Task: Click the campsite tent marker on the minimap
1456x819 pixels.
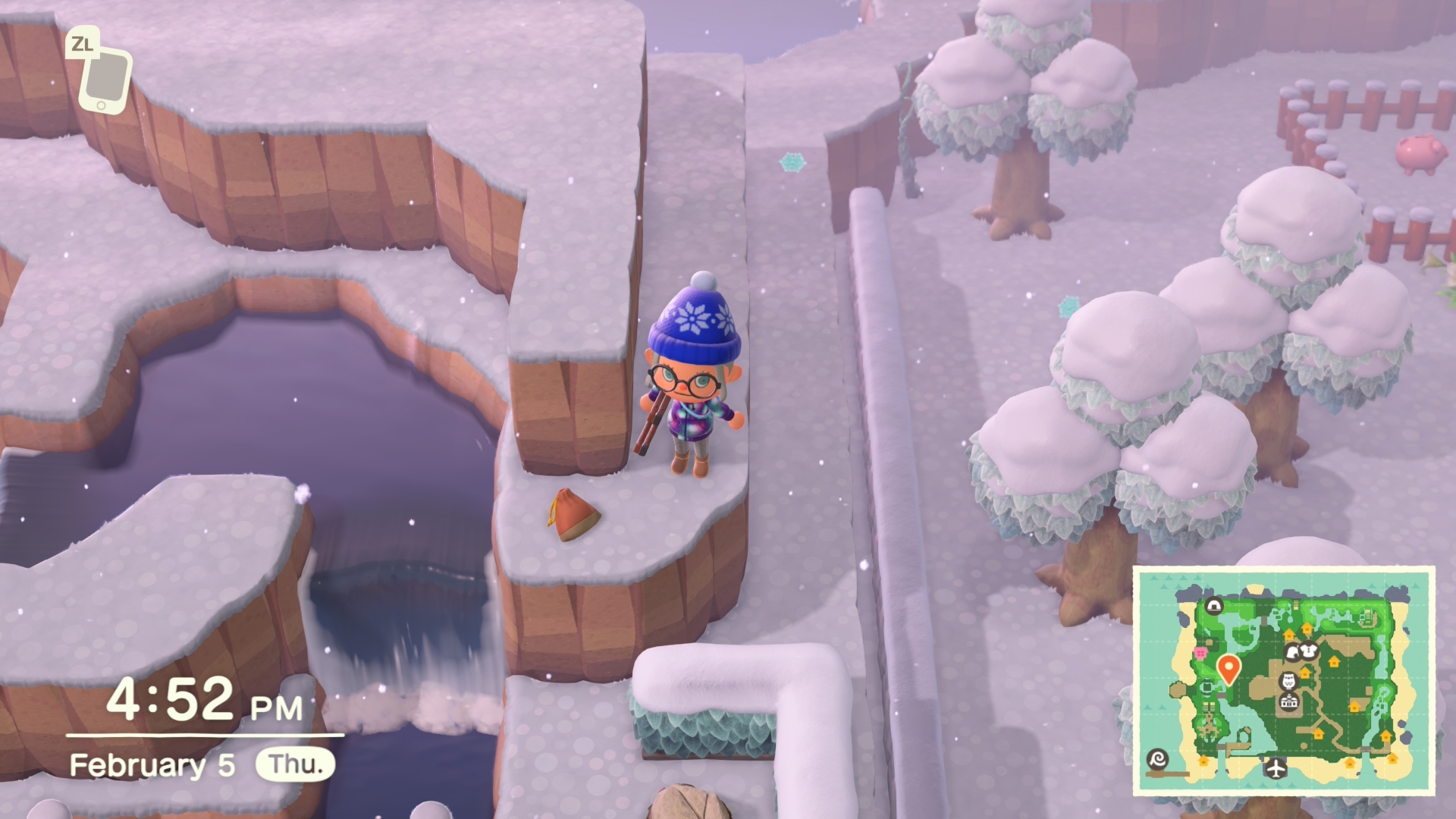Action: tap(1214, 606)
